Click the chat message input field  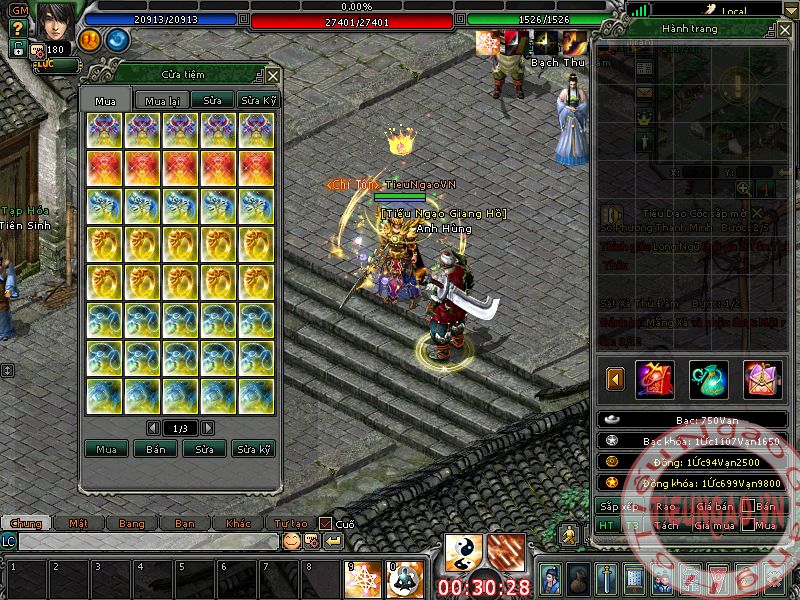(148, 541)
